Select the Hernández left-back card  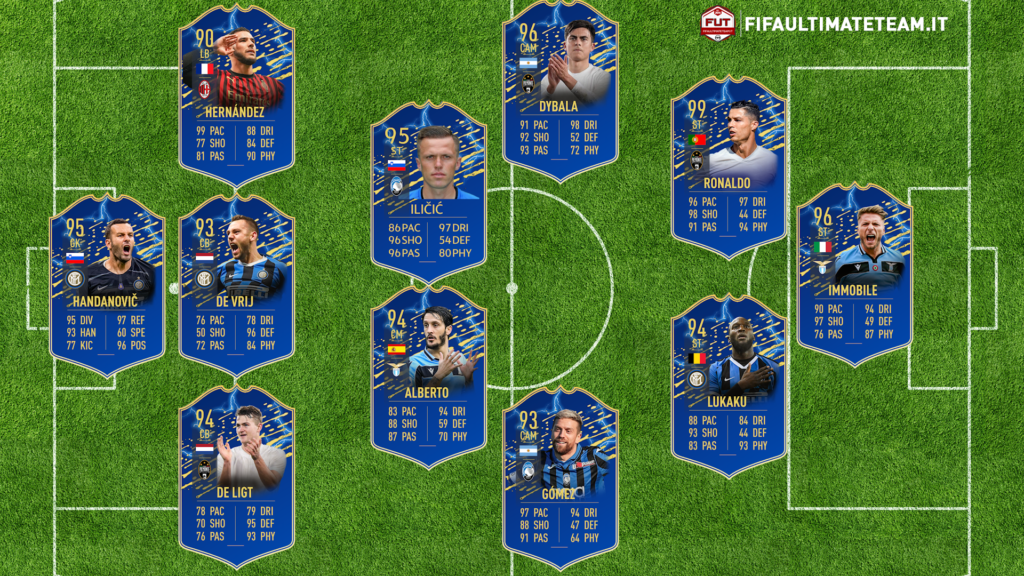237,95
